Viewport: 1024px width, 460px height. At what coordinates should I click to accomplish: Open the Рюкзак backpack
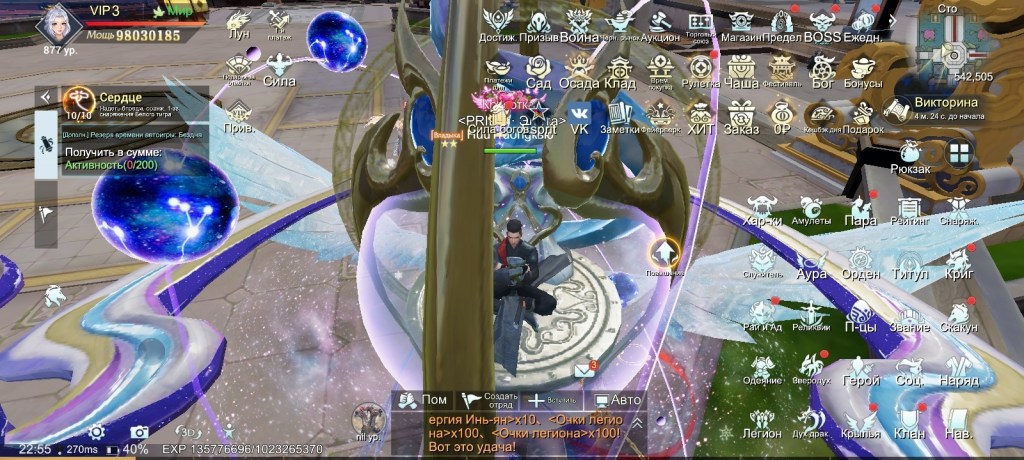911,156
